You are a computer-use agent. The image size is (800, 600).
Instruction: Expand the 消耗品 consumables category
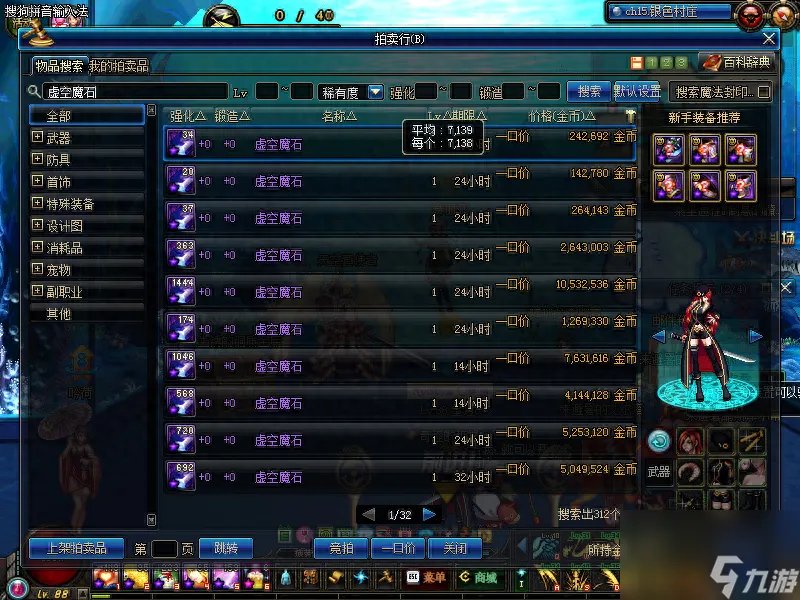click(x=38, y=248)
